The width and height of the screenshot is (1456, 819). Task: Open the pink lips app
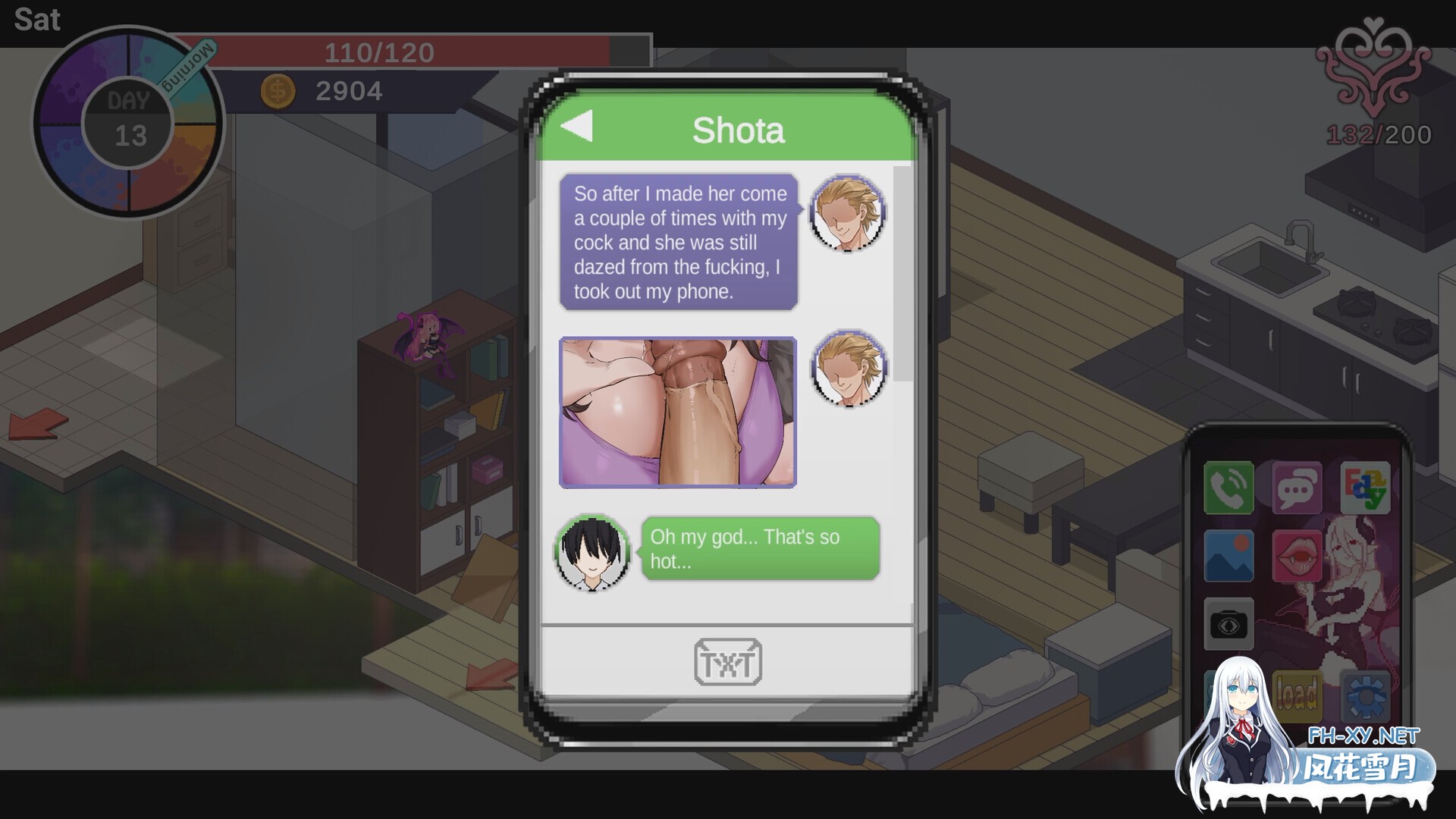(1298, 556)
